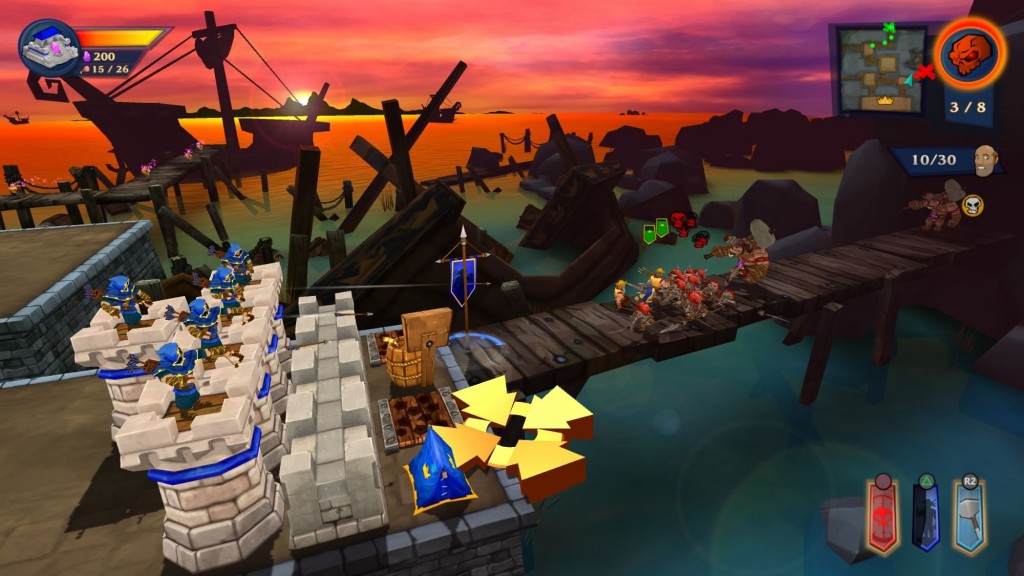This screenshot has height=576, width=1024.
Task: Click the white skull enemy marker badge
Action: pyautogui.click(x=972, y=205)
